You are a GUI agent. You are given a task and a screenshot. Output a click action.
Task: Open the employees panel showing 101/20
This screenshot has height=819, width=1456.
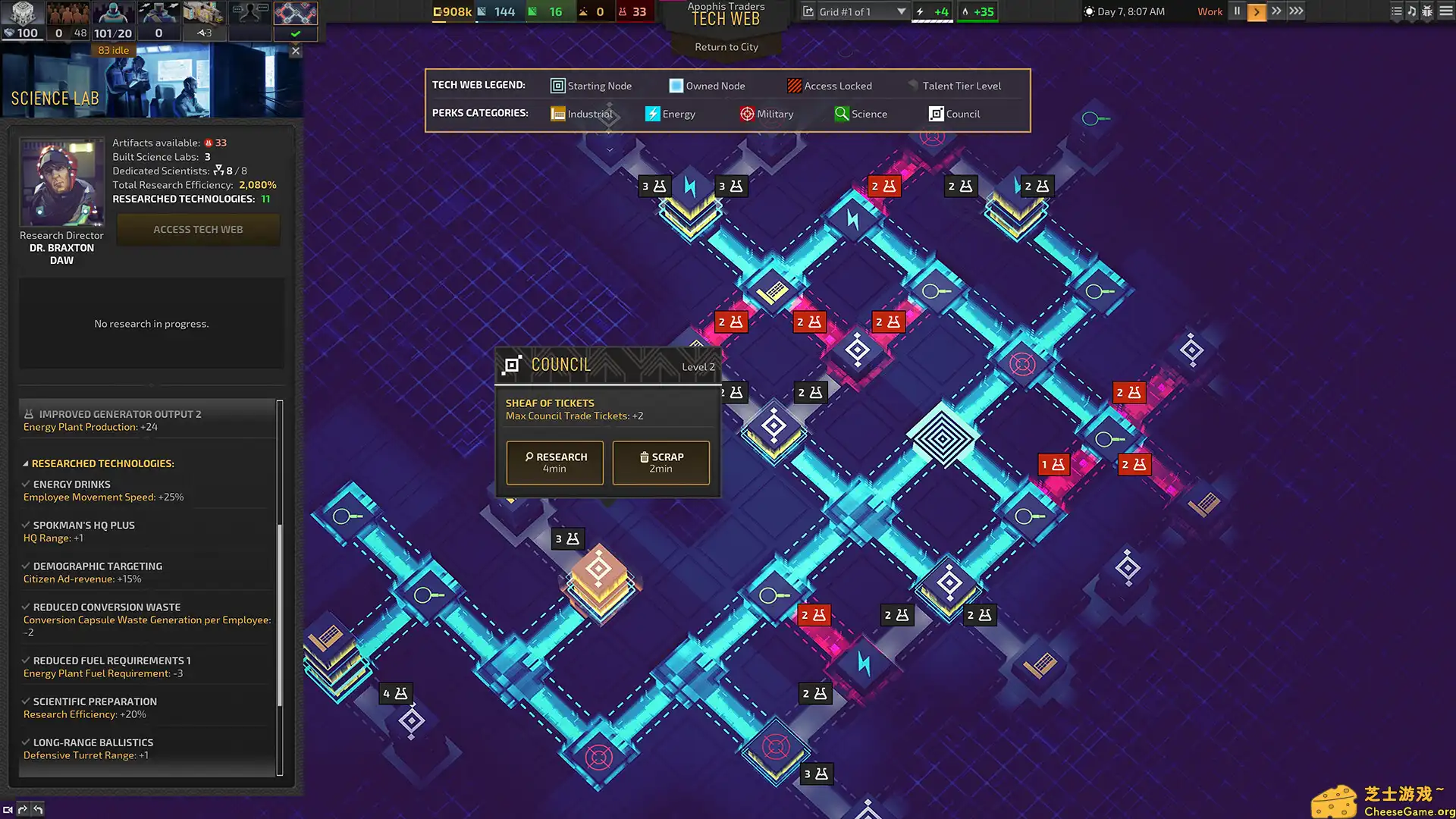113,20
